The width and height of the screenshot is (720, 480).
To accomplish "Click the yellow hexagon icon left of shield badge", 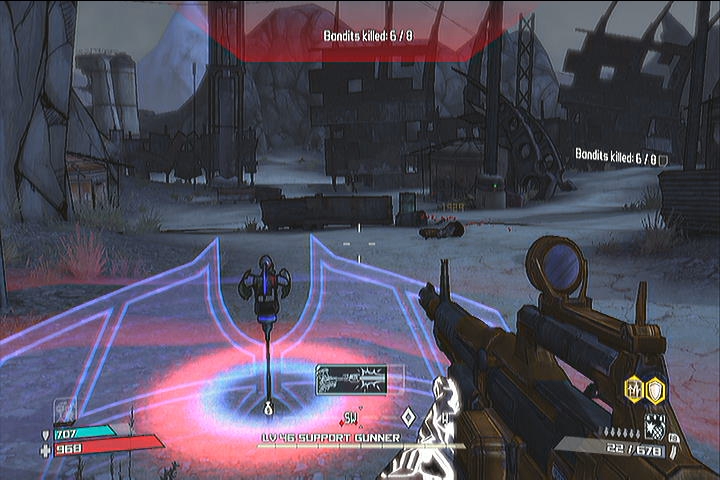I will pyautogui.click(x=634, y=389).
